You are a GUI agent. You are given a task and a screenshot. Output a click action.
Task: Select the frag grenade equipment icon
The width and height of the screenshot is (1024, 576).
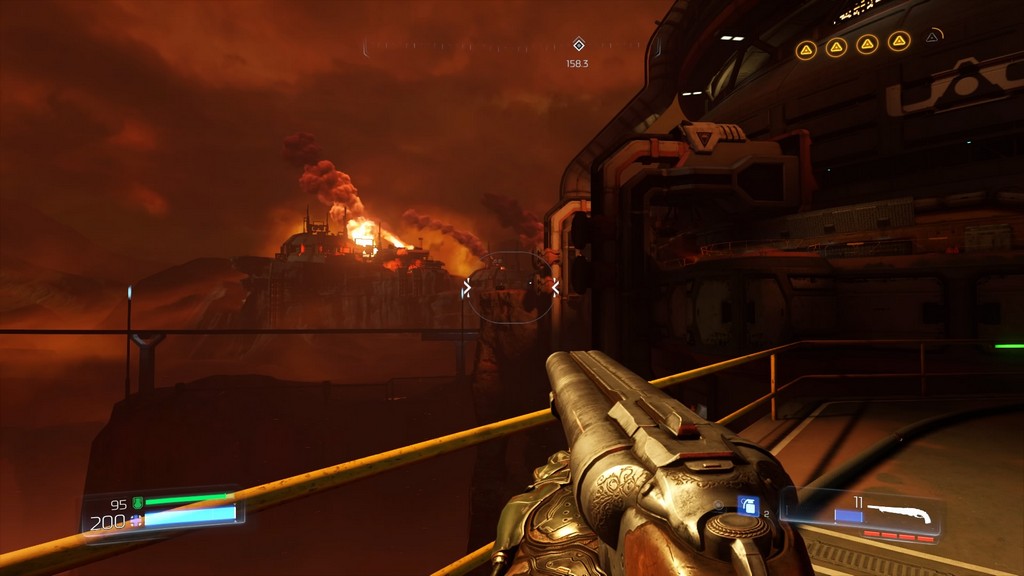749,506
